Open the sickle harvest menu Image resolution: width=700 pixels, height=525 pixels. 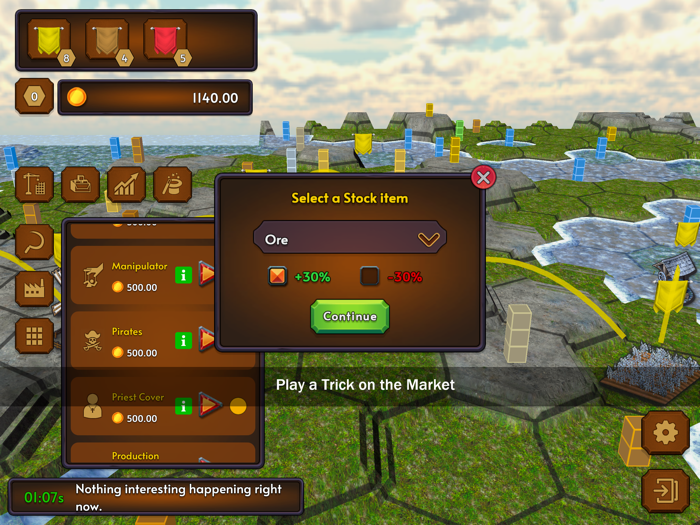(35, 242)
